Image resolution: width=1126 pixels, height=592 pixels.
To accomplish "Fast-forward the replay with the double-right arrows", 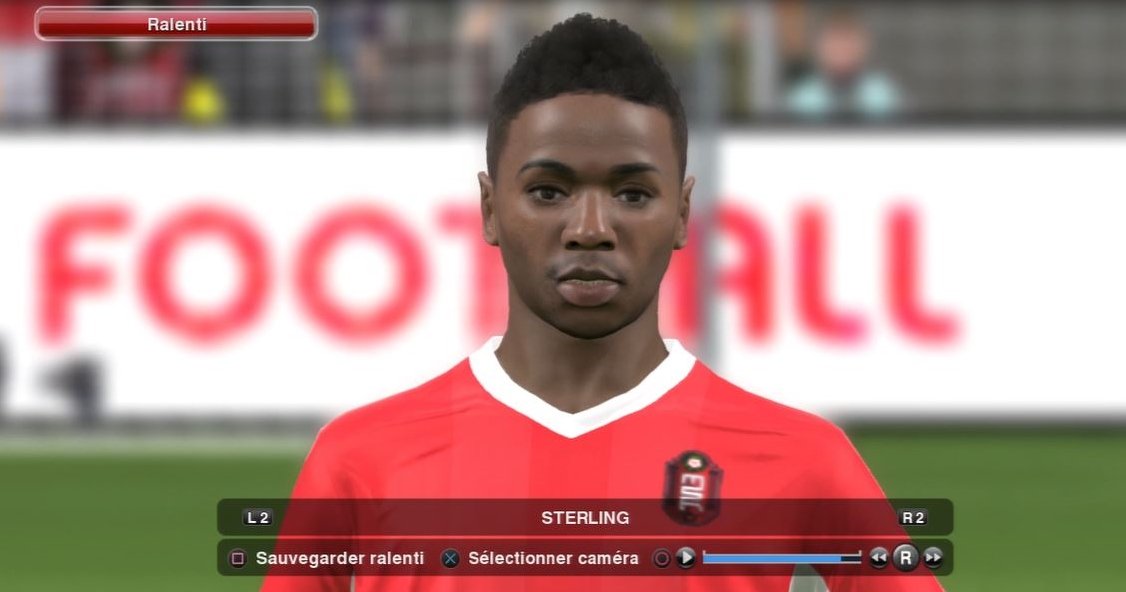I will click(933, 558).
